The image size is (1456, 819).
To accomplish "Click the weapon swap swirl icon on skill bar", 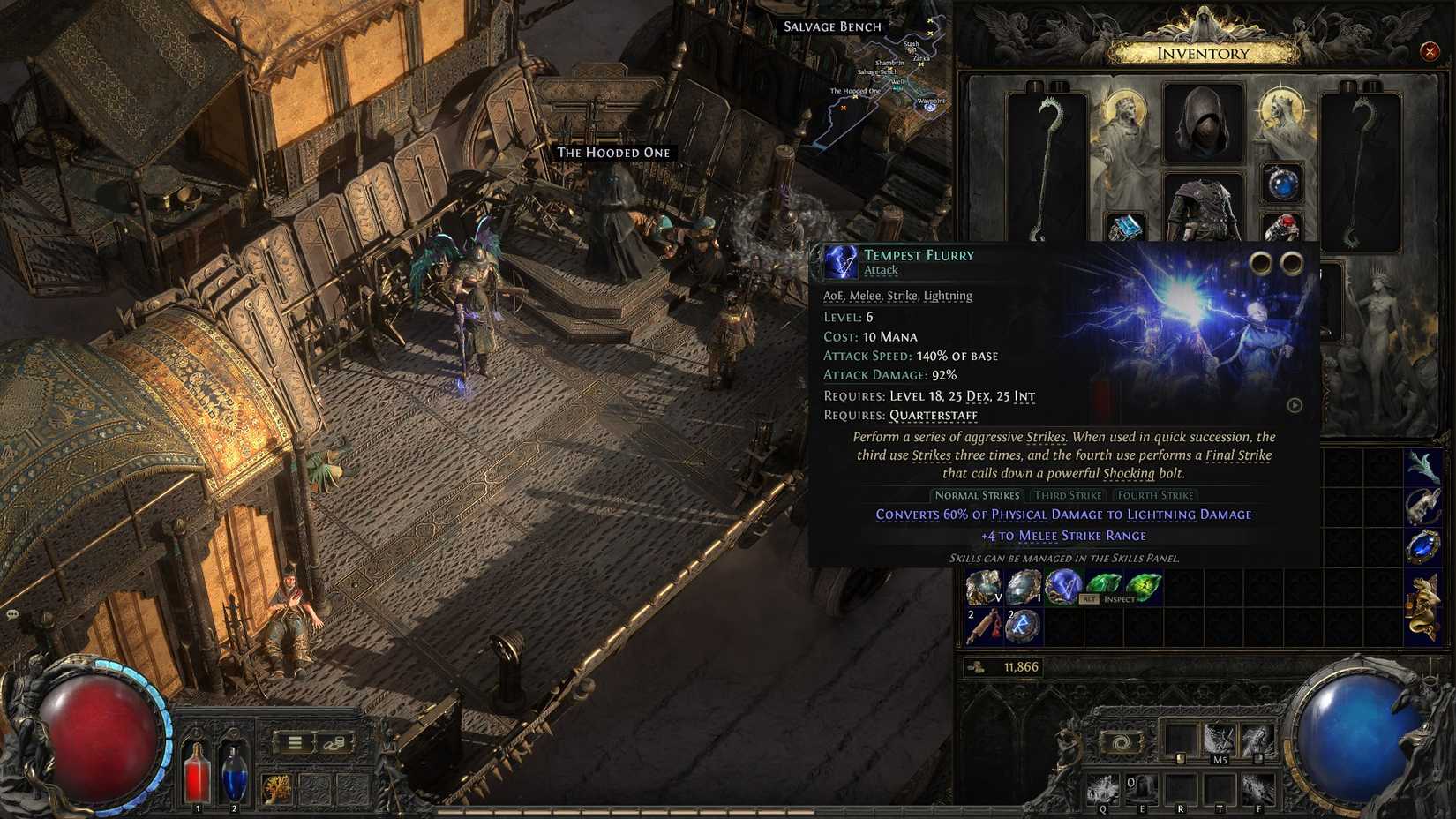I will tap(1120, 742).
